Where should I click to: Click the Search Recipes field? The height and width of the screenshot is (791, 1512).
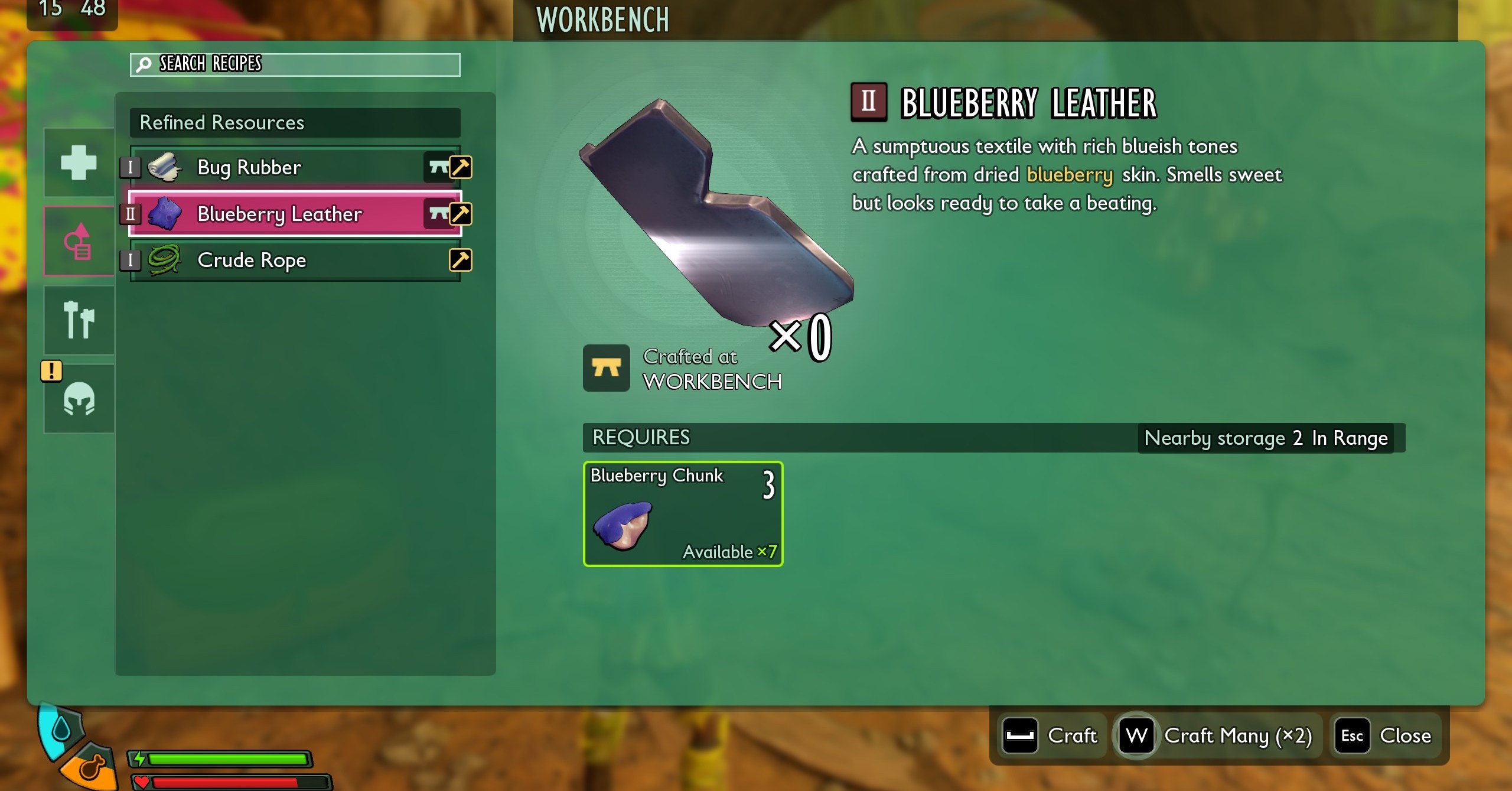click(295, 64)
